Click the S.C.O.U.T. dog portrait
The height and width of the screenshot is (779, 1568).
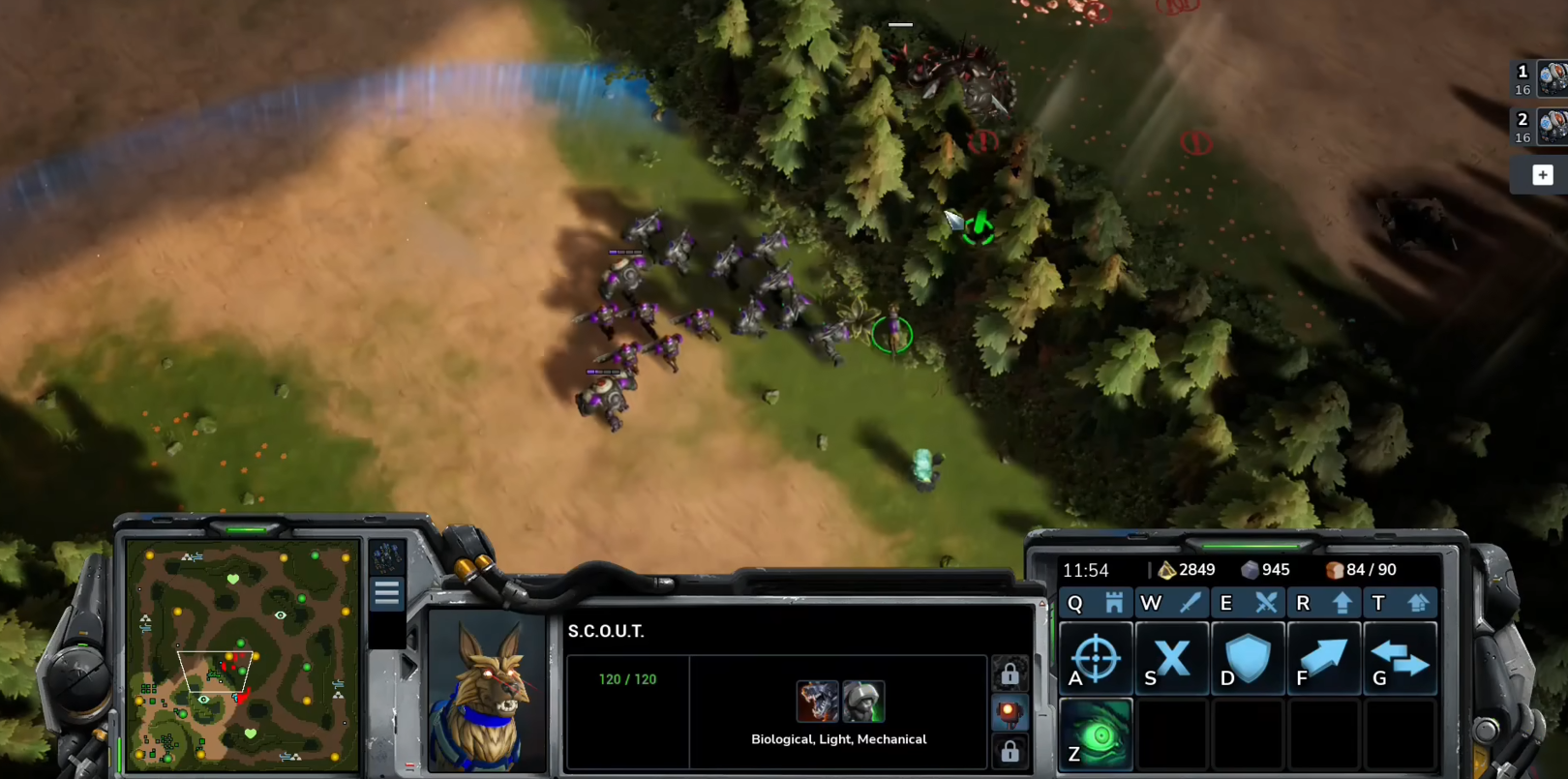coord(486,691)
